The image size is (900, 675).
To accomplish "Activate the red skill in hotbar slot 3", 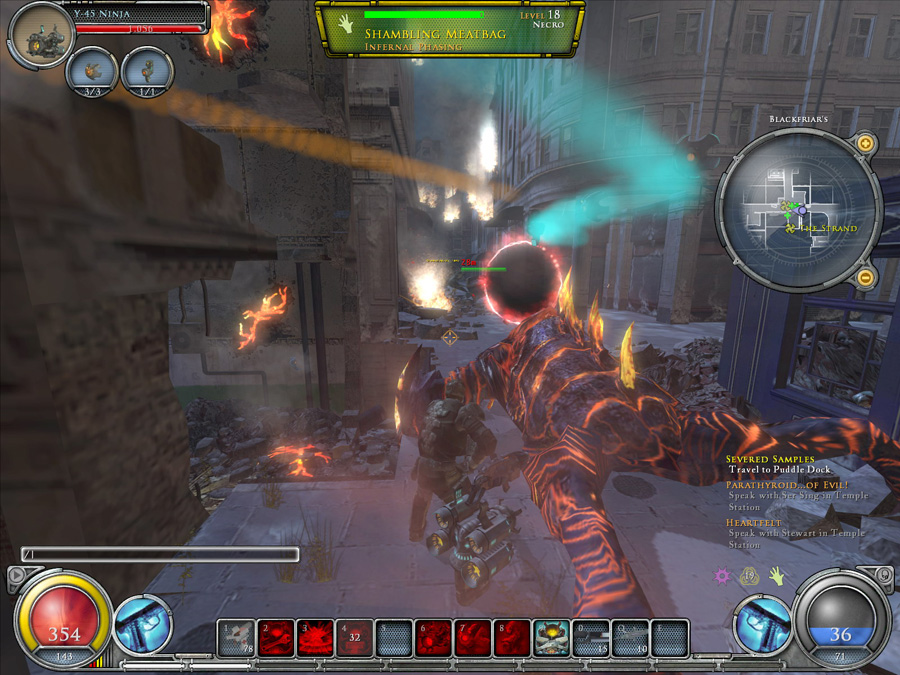I will click(x=316, y=639).
